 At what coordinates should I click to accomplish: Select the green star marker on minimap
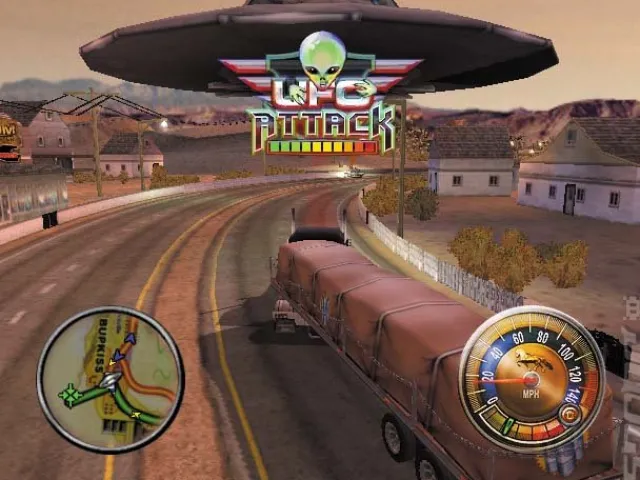[x=70, y=397]
